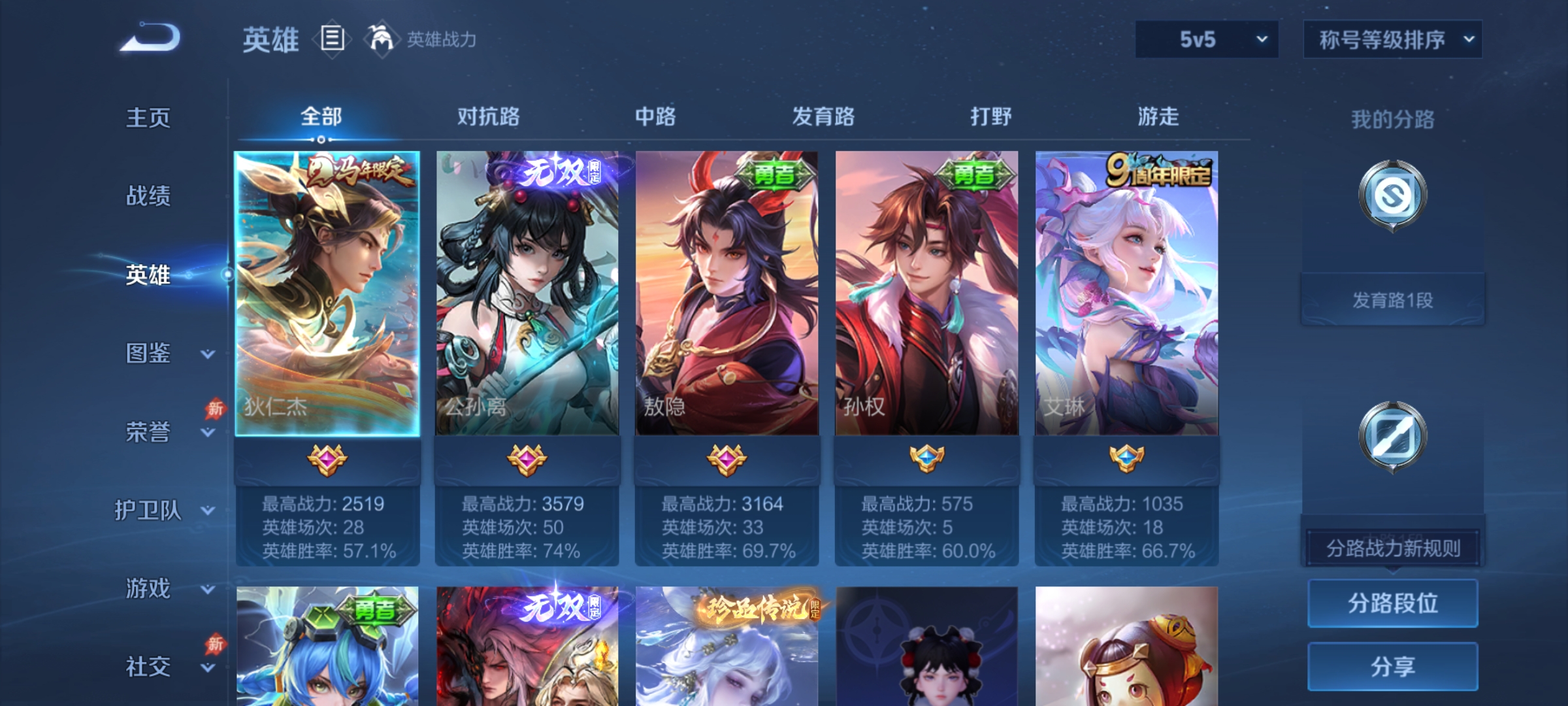
Task: Open the 社交 sidebar menu entry
Action: pos(147,667)
